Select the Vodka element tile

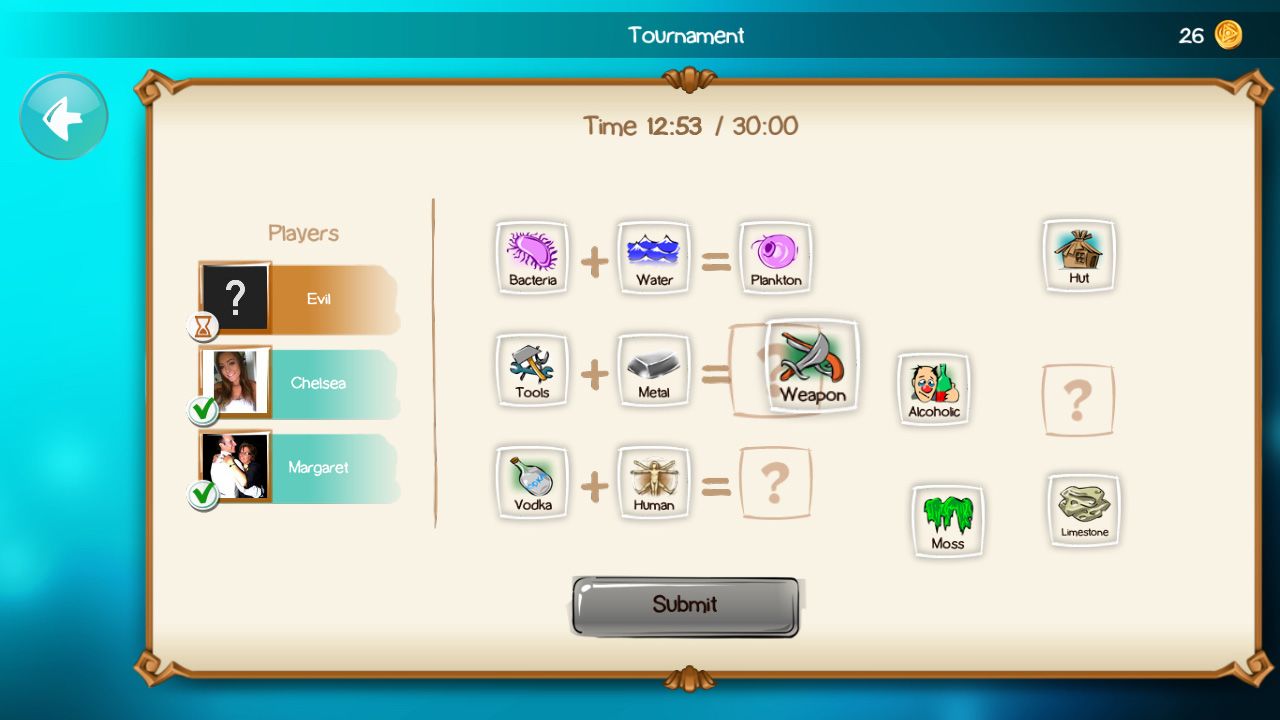532,483
